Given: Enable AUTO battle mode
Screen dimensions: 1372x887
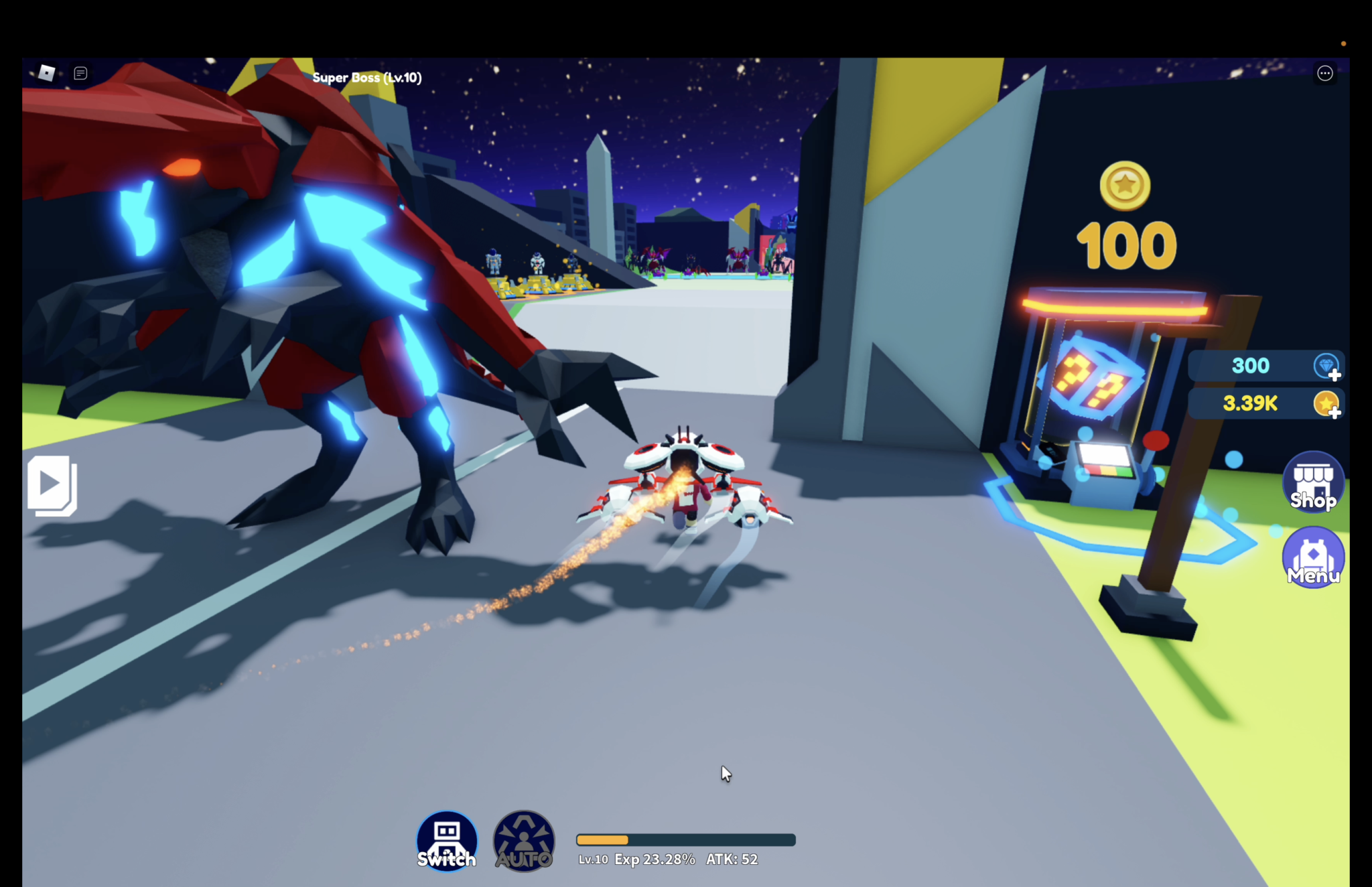Looking at the screenshot, I should [524, 841].
